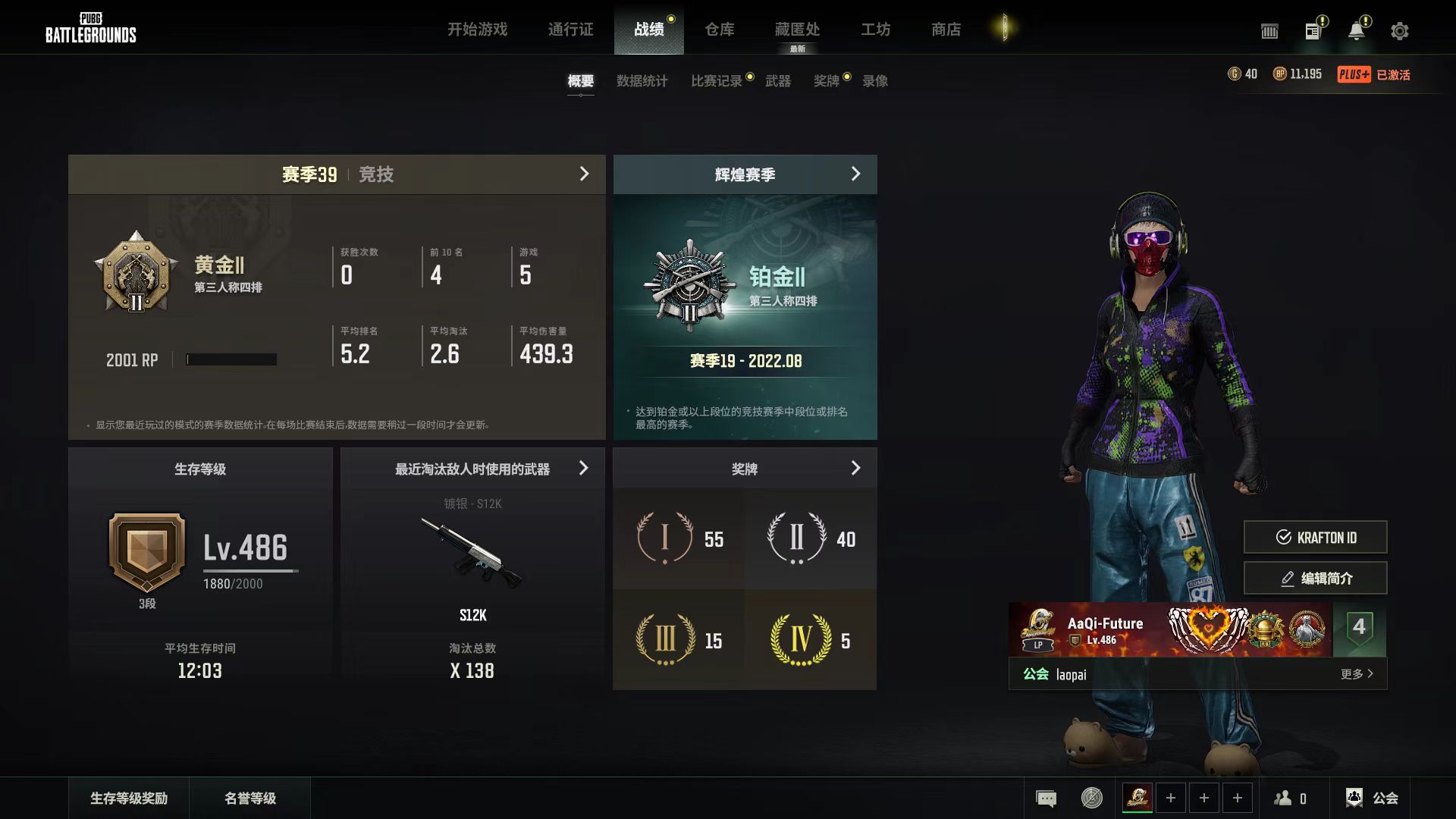This screenshot has height=819, width=1456.
Task: Click the KRAFTON ID button
Action: pyautogui.click(x=1315, y=538)
